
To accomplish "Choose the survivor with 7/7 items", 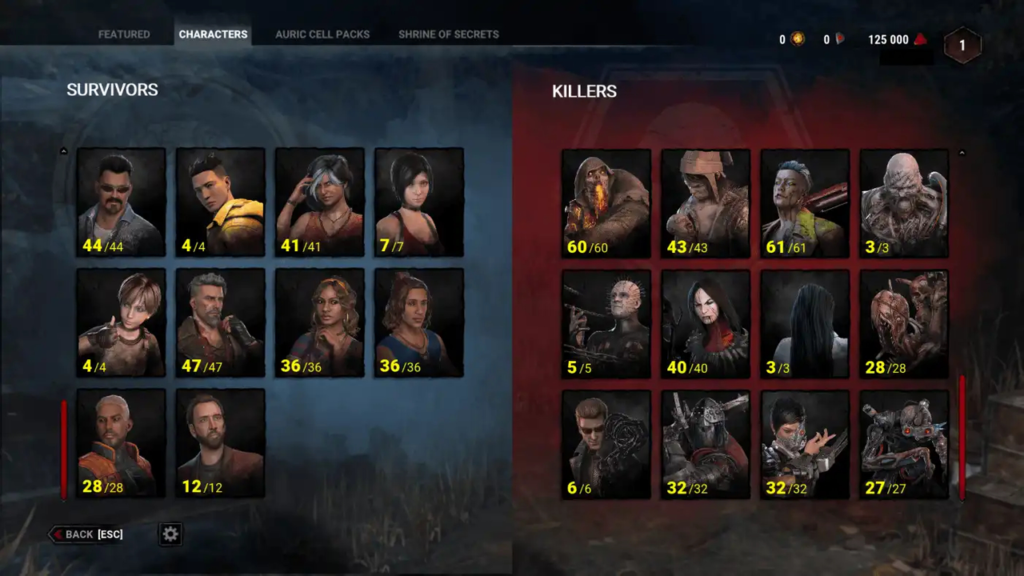I will (x=419, y=202).
